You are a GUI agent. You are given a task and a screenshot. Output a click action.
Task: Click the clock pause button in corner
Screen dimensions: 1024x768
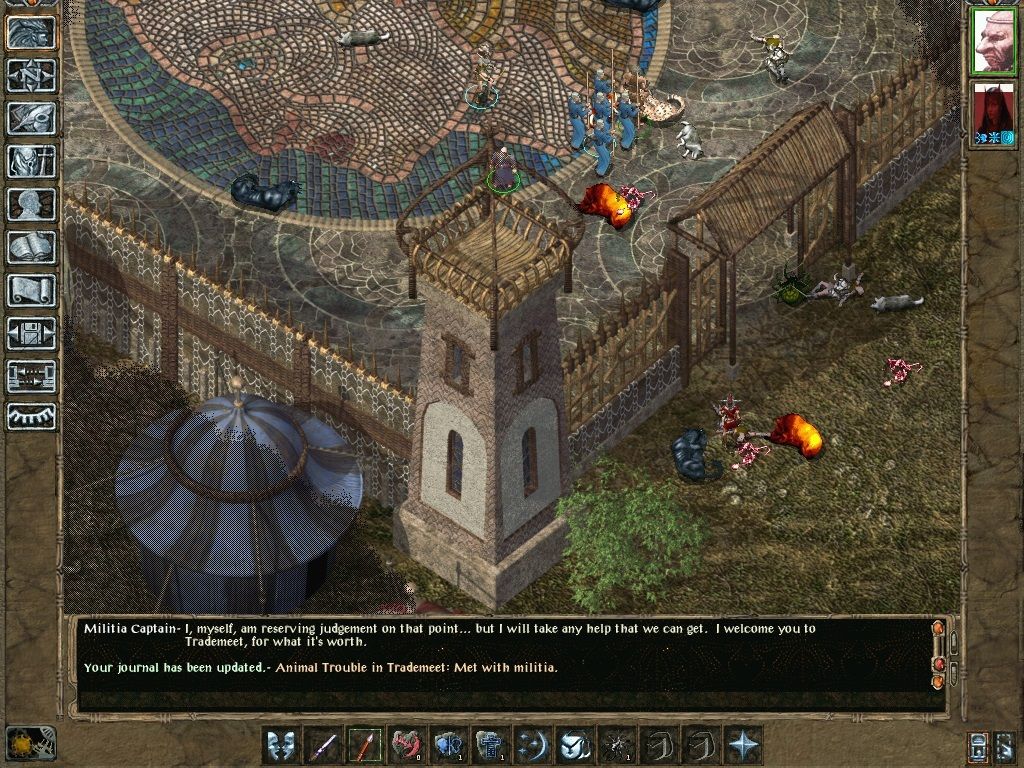(x=30, y=743)
